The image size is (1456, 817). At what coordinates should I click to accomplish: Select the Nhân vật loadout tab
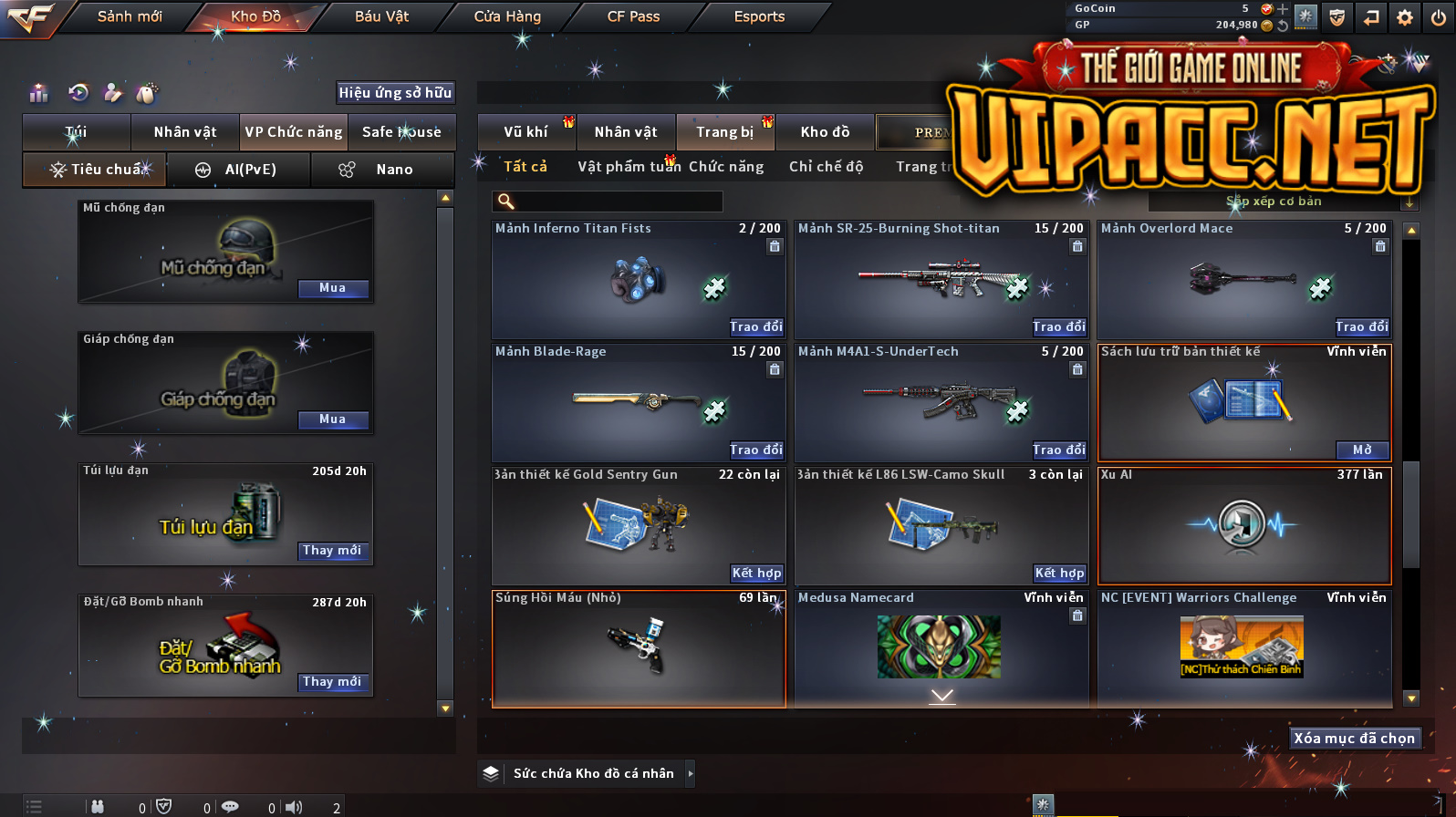point(185,132)
